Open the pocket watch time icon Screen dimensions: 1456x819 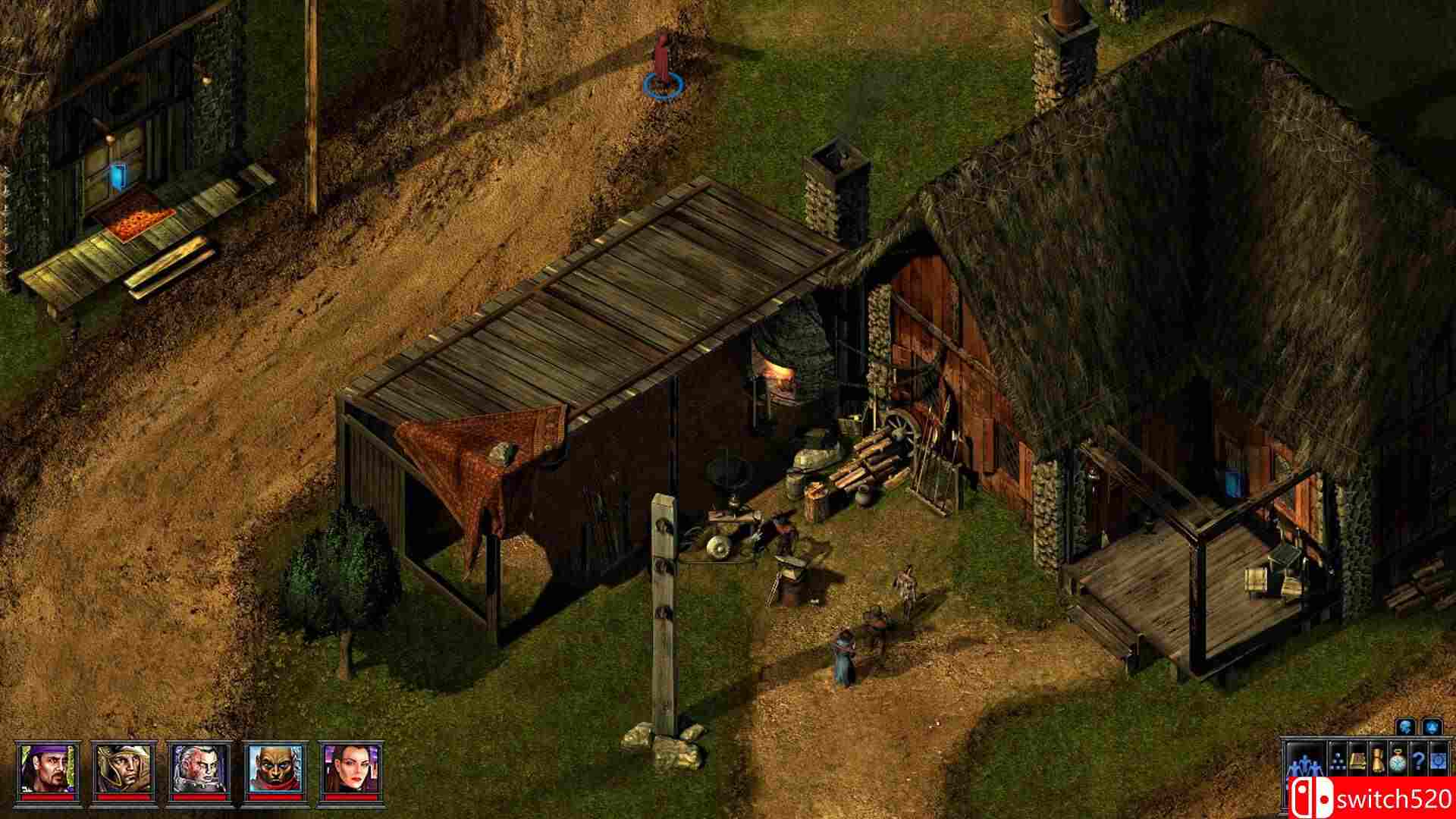click(1398, 761)
